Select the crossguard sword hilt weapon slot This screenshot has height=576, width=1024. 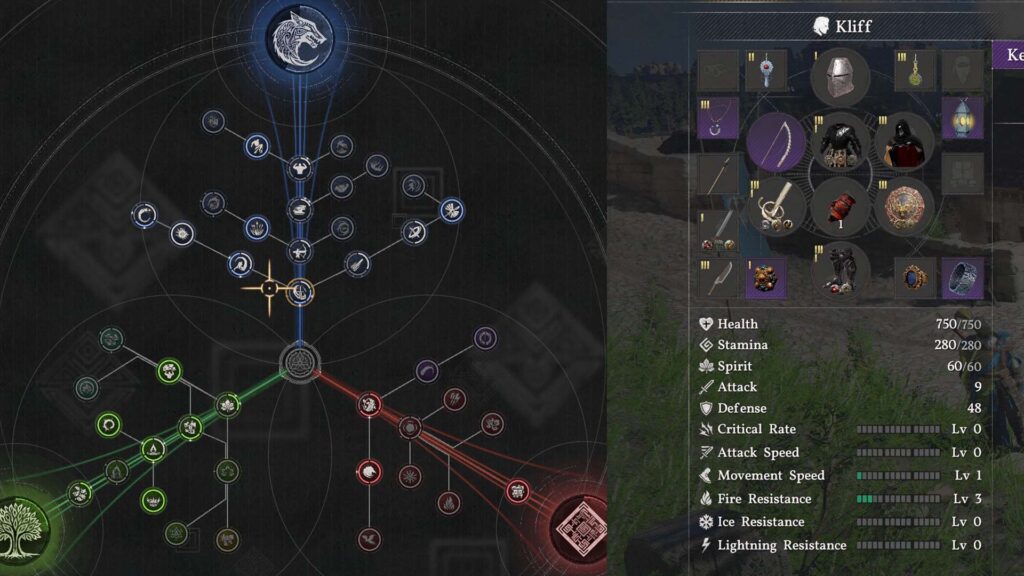775,208
